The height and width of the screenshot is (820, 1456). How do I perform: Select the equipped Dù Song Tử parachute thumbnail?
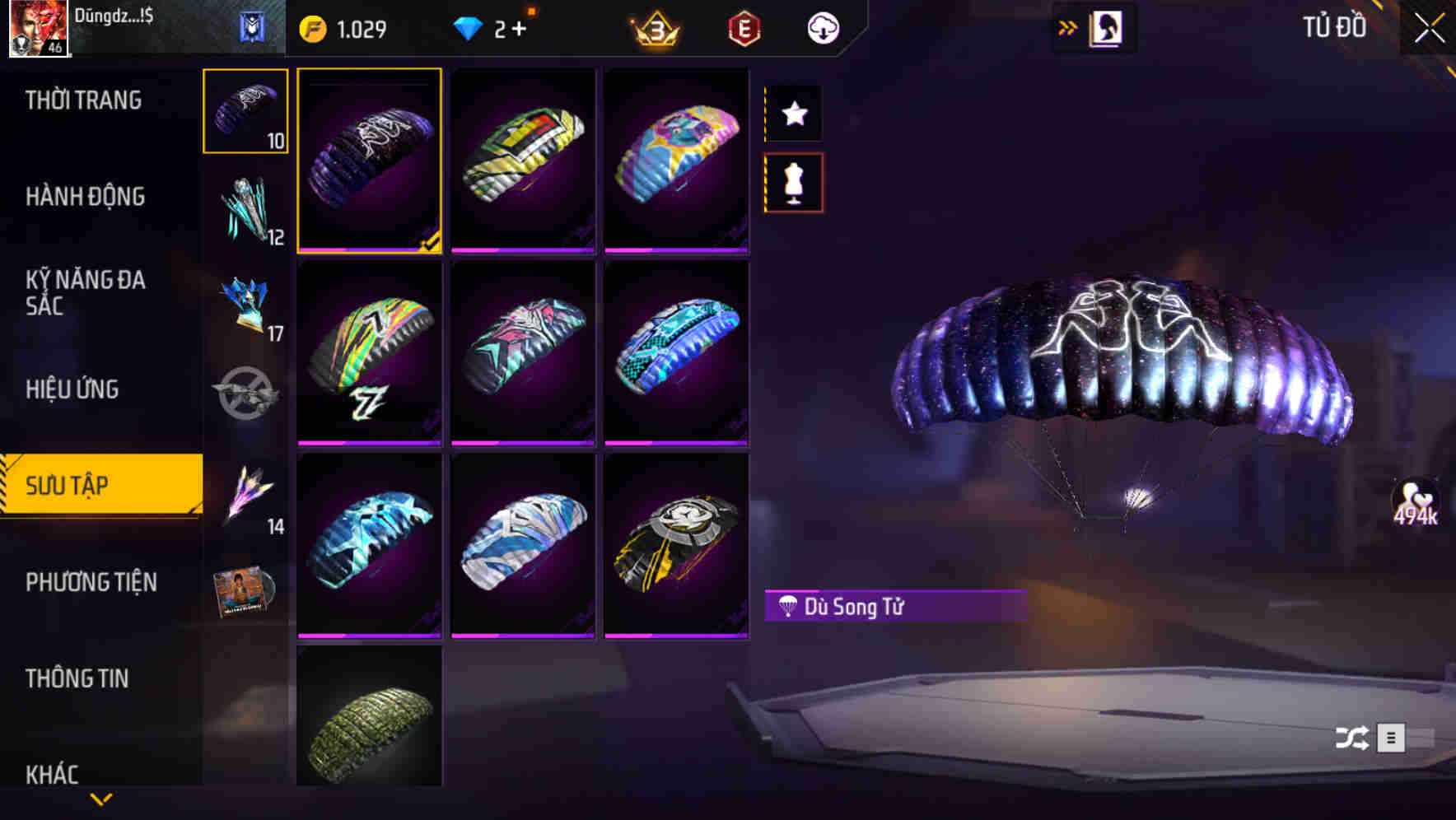tap(370, 161)
